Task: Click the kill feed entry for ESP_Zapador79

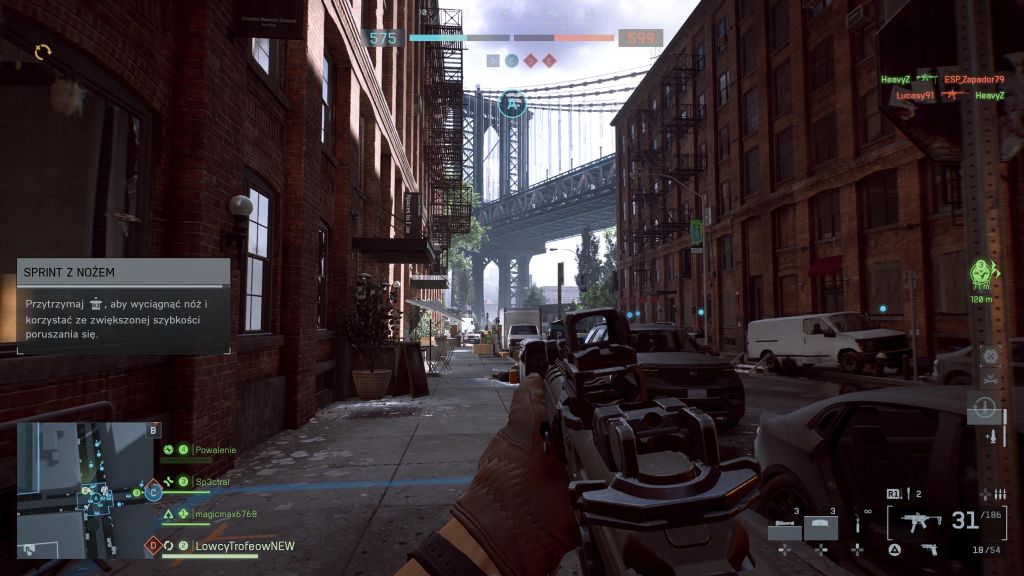Action: [973, 79]
